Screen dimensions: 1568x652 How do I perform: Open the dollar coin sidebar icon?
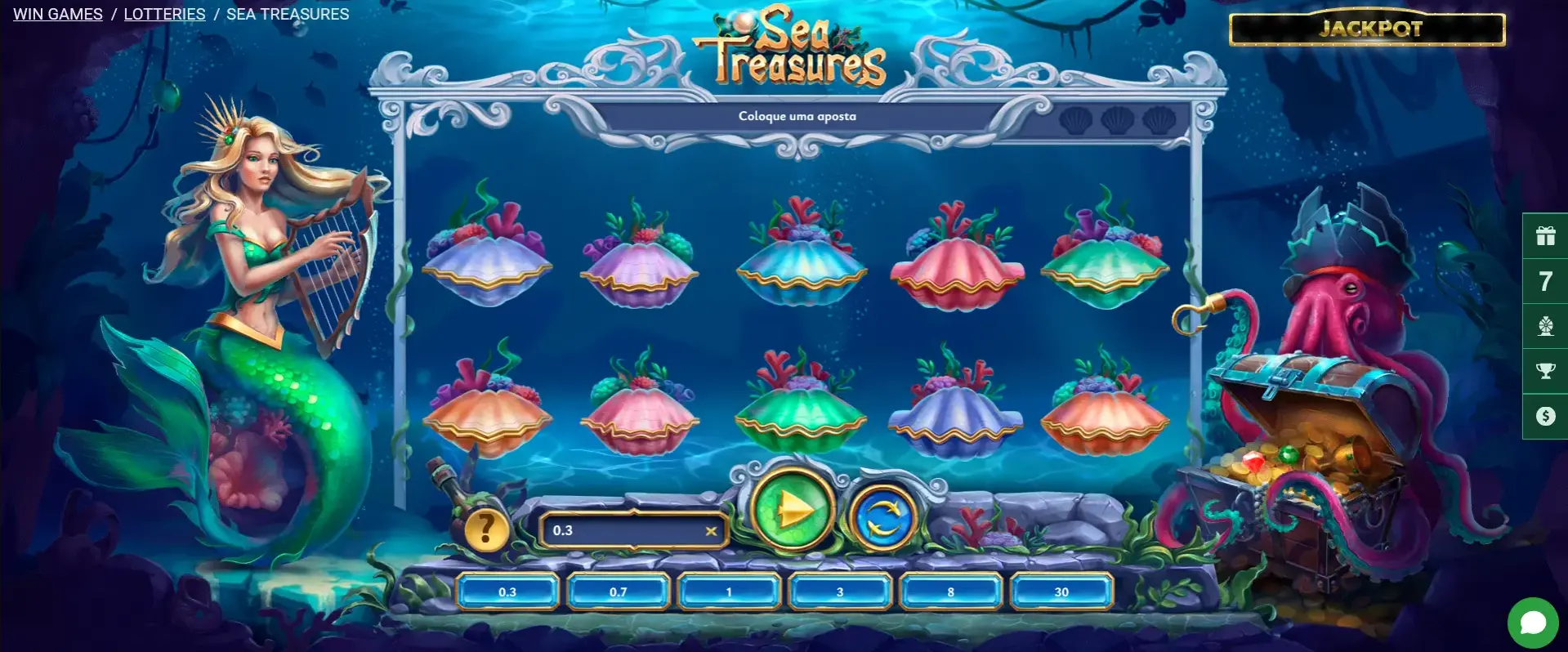pos(1545,416)
